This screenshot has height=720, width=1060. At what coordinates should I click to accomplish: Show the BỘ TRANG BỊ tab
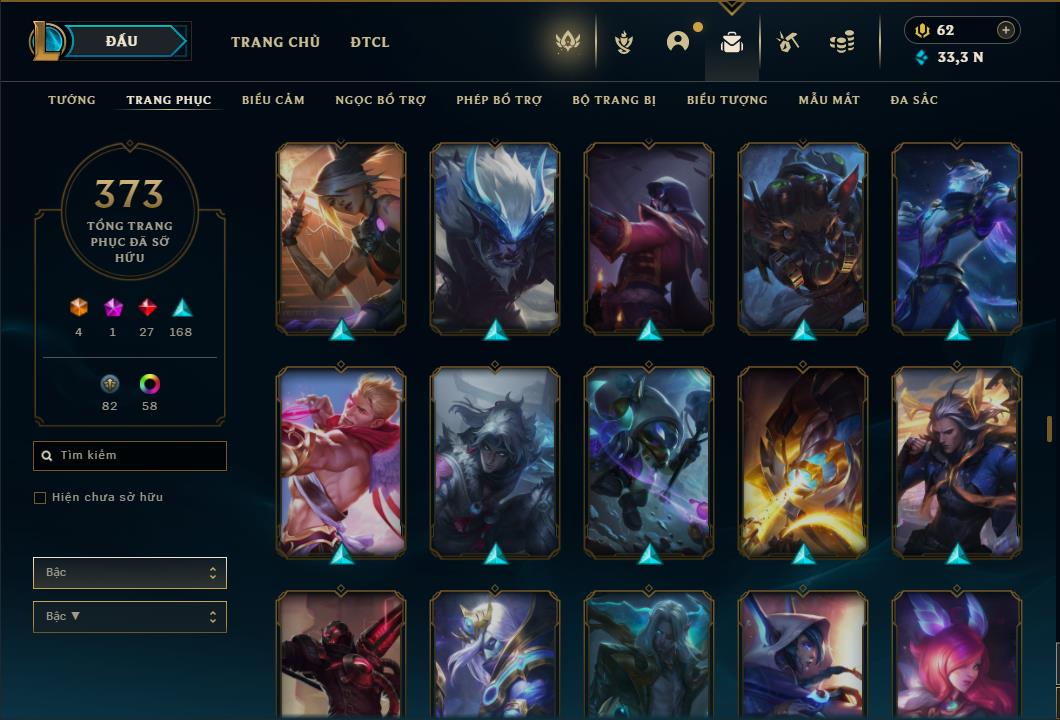[614, 100]
